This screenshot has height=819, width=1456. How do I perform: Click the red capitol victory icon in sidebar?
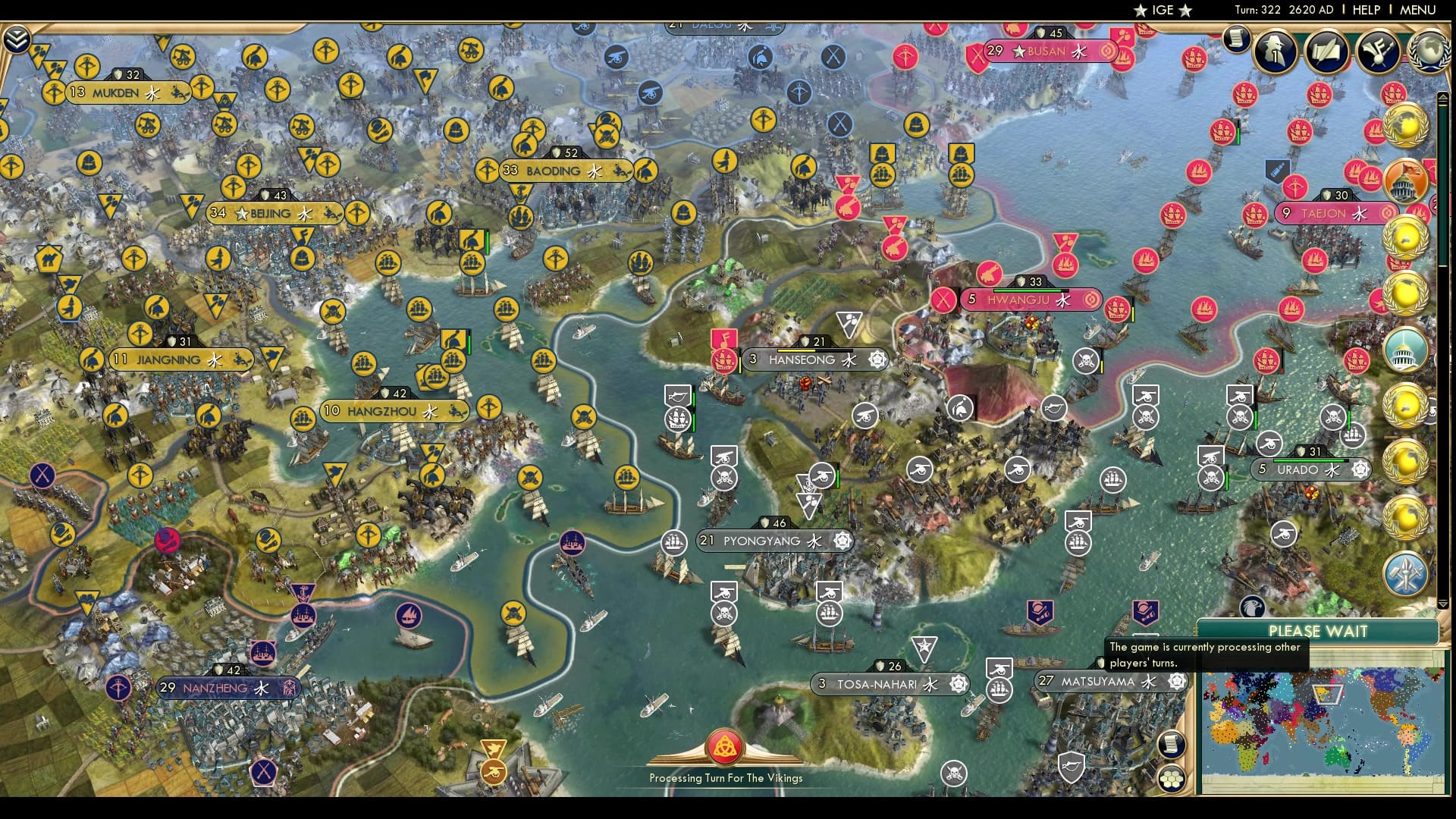pyautogui.click(x=1405, y=180)
